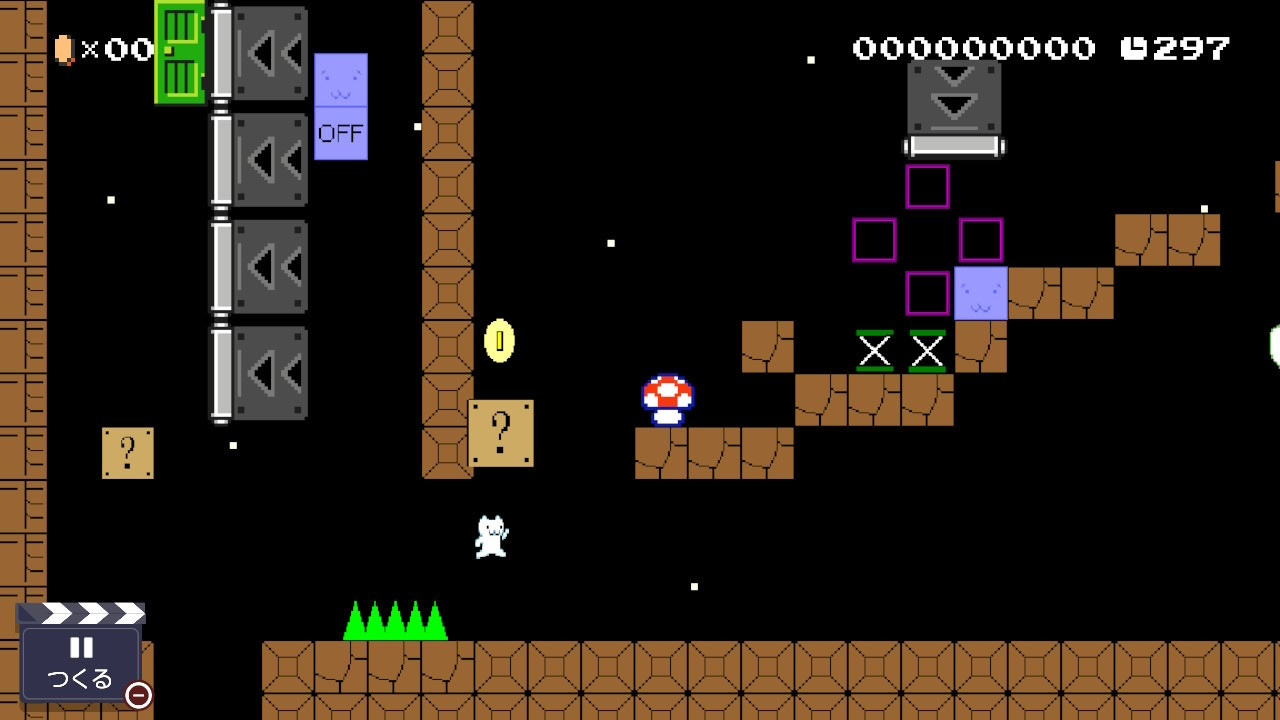1280x720 pixels.
Task: Click the left green X blinking block
Action: (x=873, y=351)
